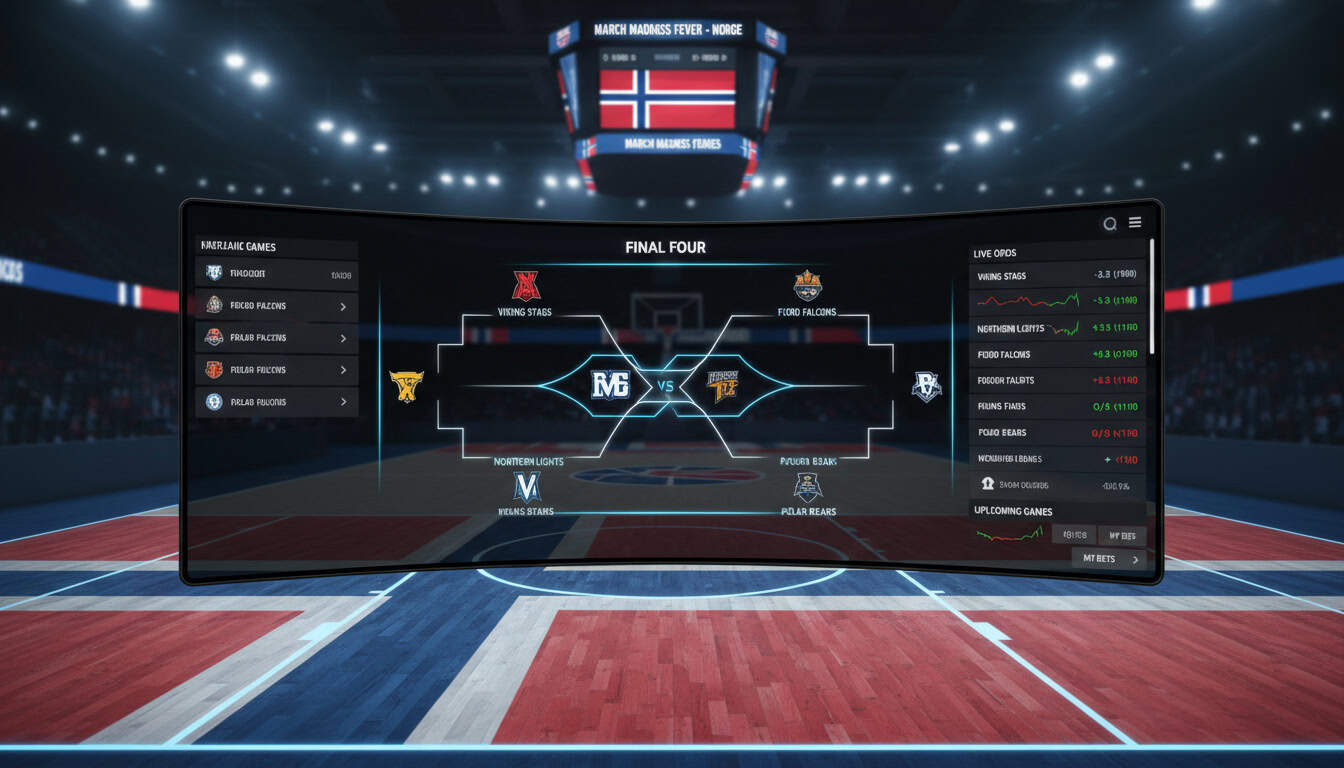The height and width of the screenshot is (768, 1344).
Task: Select the blue shield logo on bracket's right edge
Action: click(927, 386)
